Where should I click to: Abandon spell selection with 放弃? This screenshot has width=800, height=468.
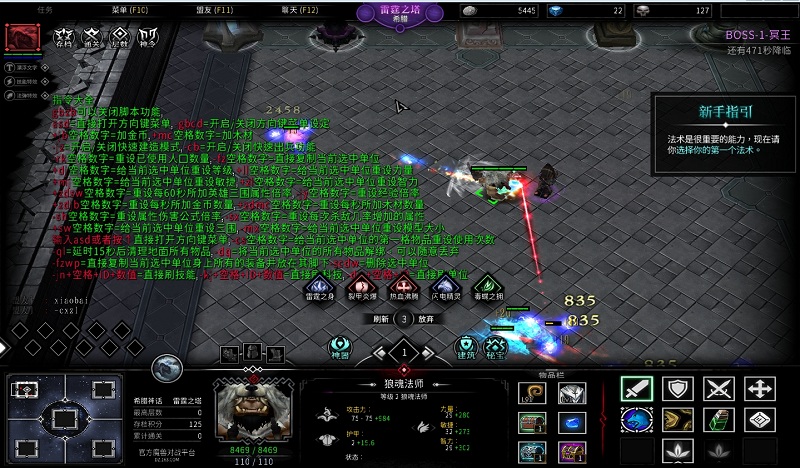click(426, 319)
